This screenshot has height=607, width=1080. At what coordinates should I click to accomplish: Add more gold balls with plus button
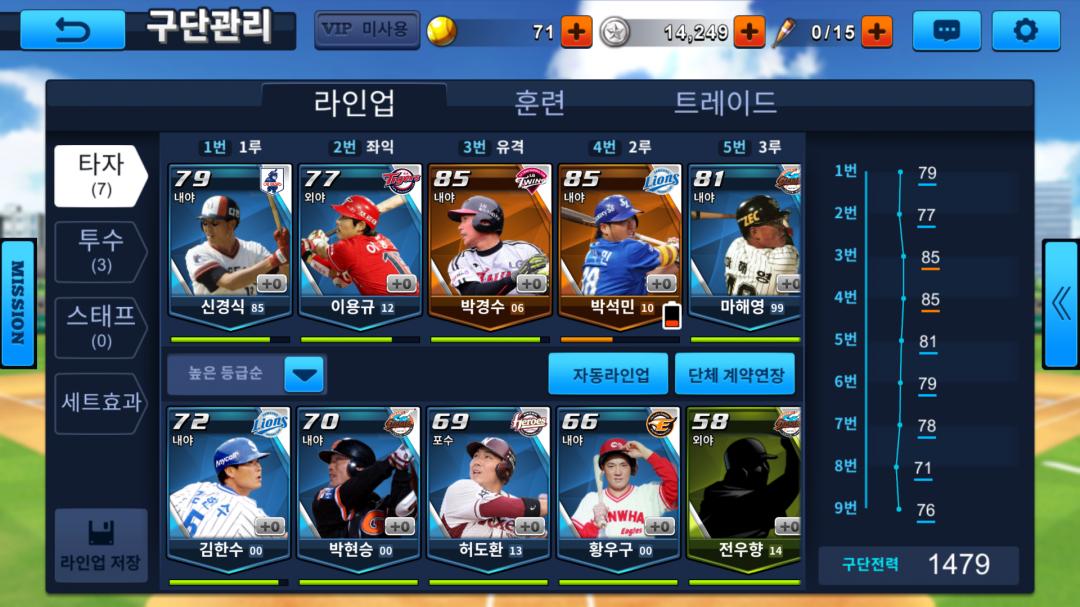tap(576, 32)
